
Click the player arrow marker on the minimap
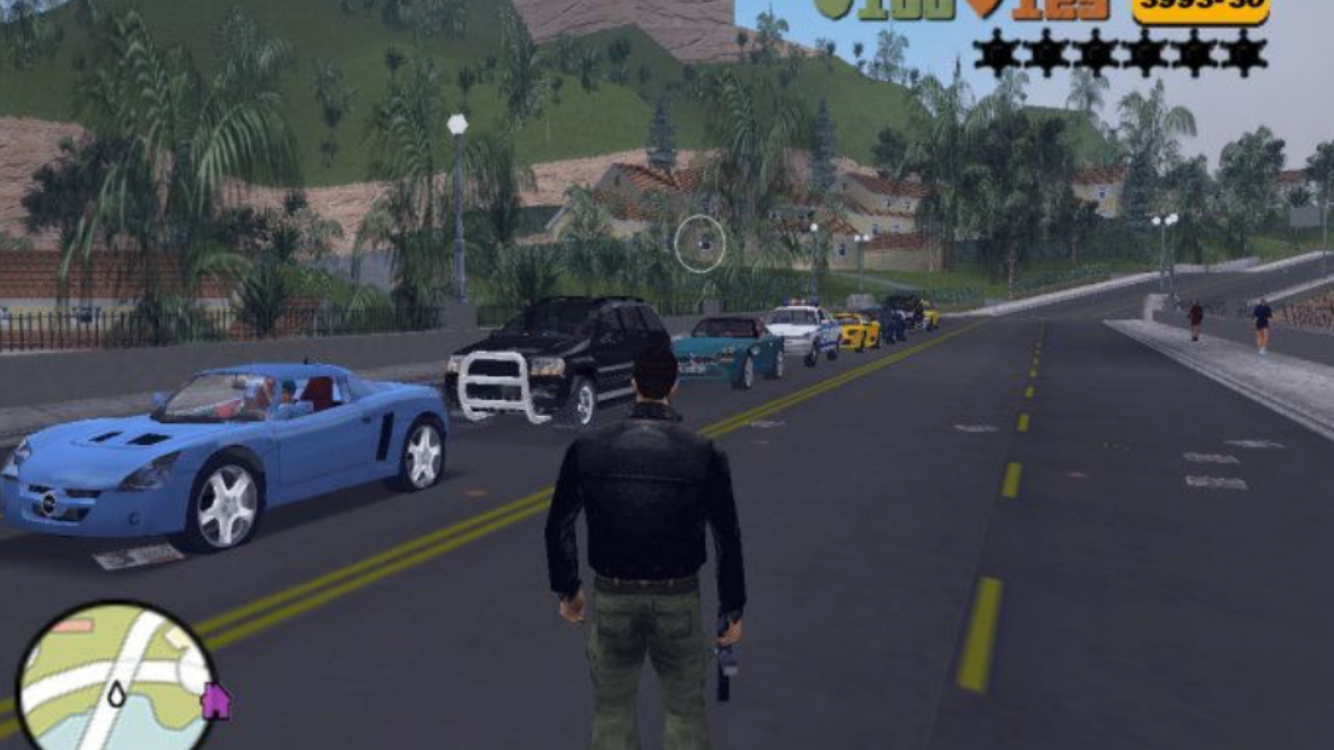[117, 694]
